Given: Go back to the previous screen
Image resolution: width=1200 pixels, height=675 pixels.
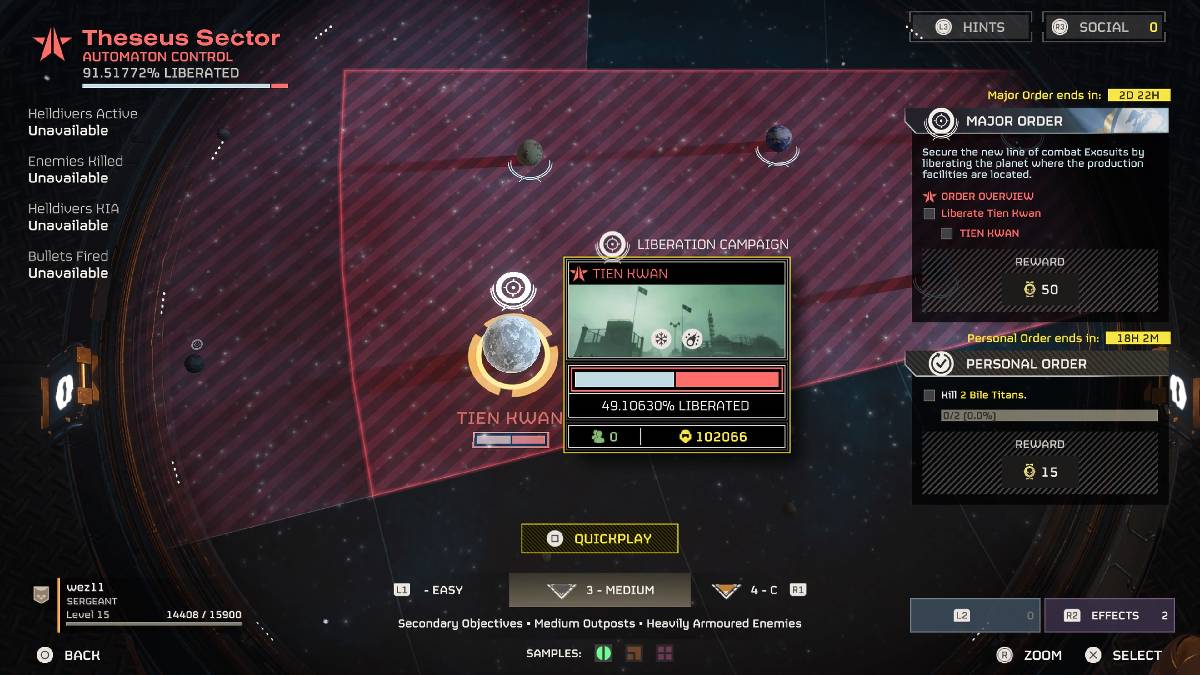Looking at the screenshot, I should pos(68,655).
